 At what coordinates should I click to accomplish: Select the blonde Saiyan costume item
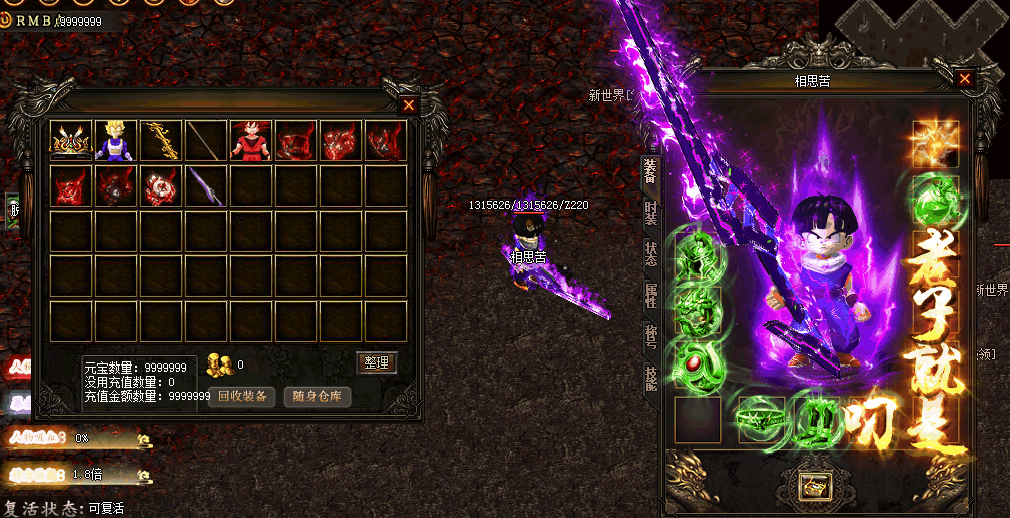pyautogui.click(x=116, y=141)
